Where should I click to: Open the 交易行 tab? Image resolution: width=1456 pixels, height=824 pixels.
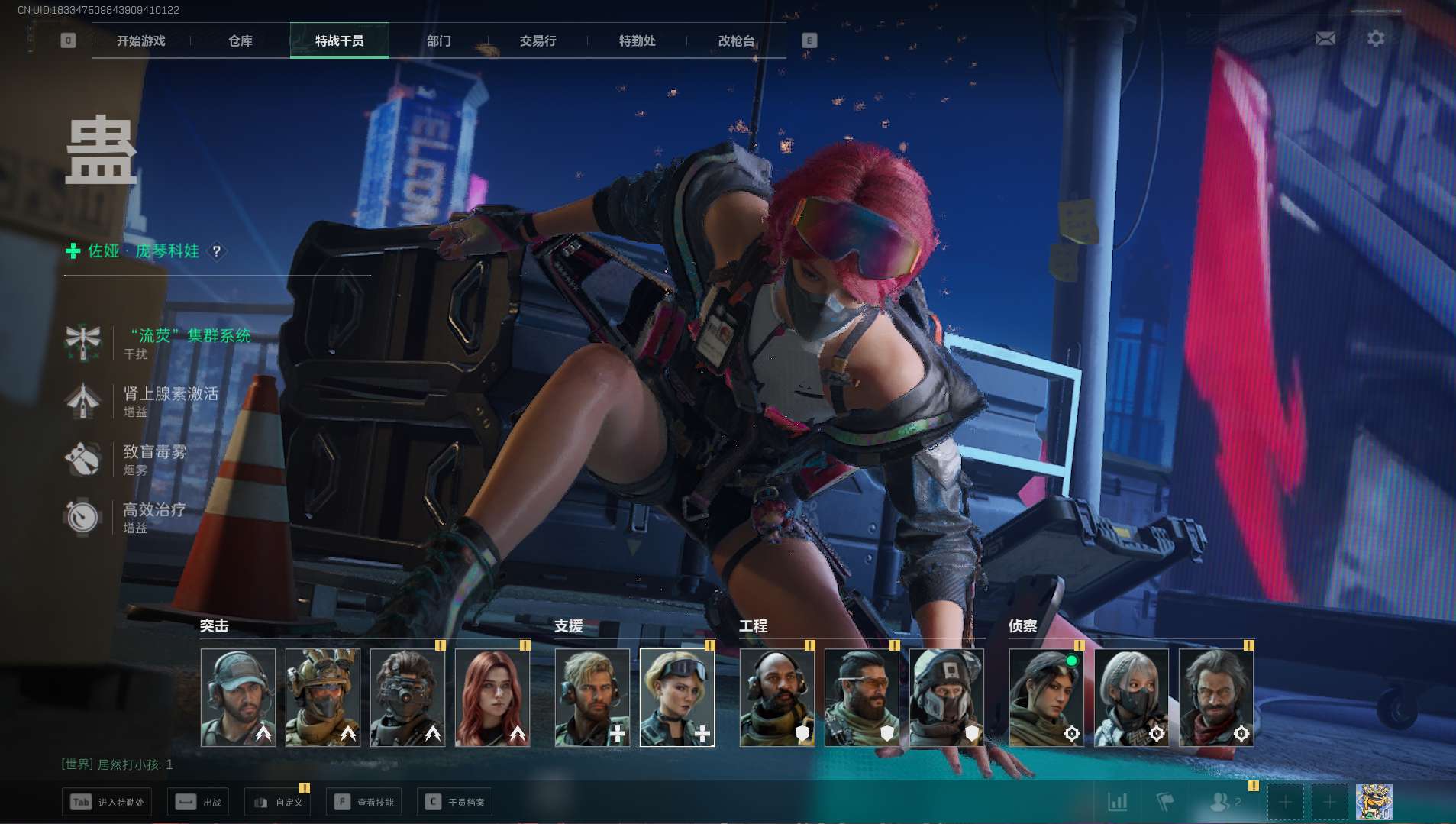pyautogui.click(x=538, y=41)
